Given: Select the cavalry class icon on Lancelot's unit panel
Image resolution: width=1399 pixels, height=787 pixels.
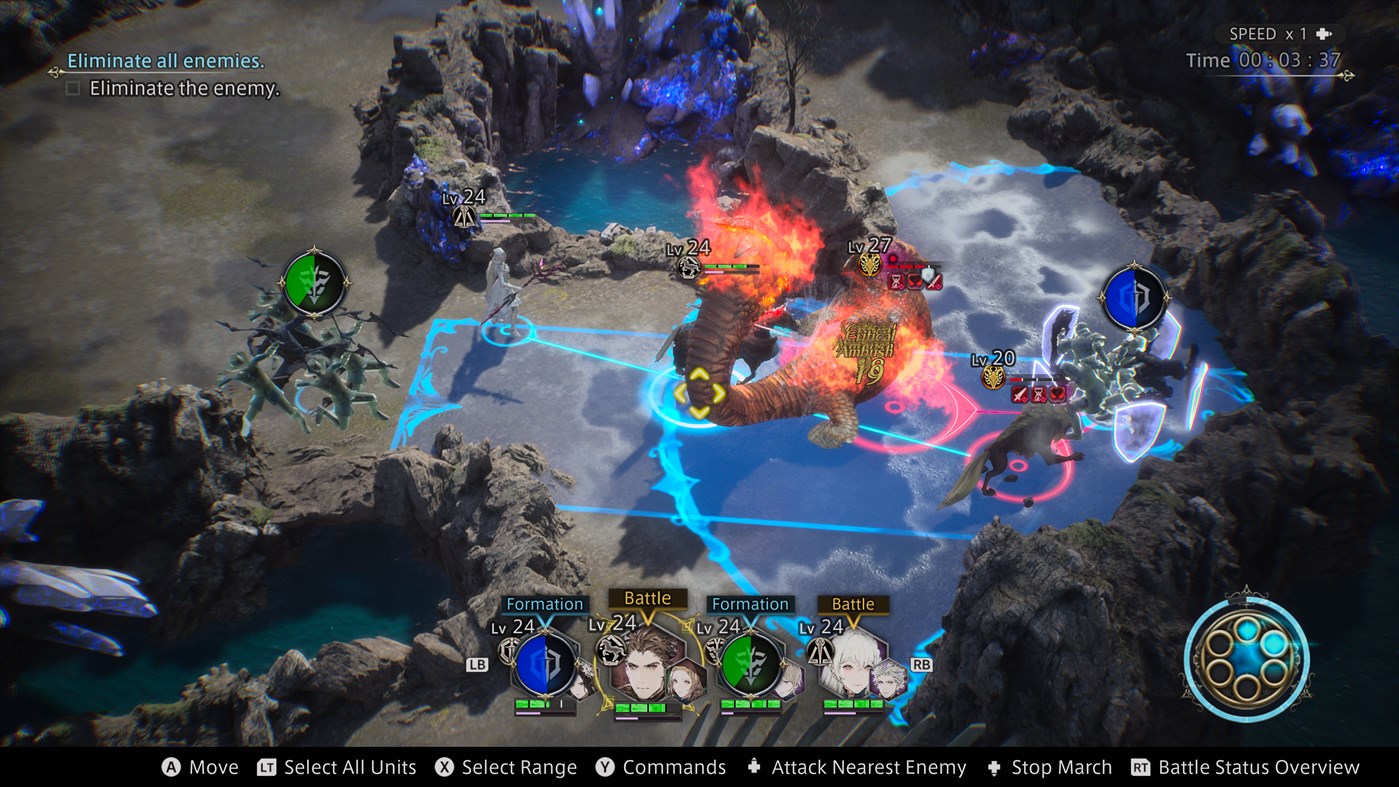Looking at the screenshot, I should tap(610, 648).
